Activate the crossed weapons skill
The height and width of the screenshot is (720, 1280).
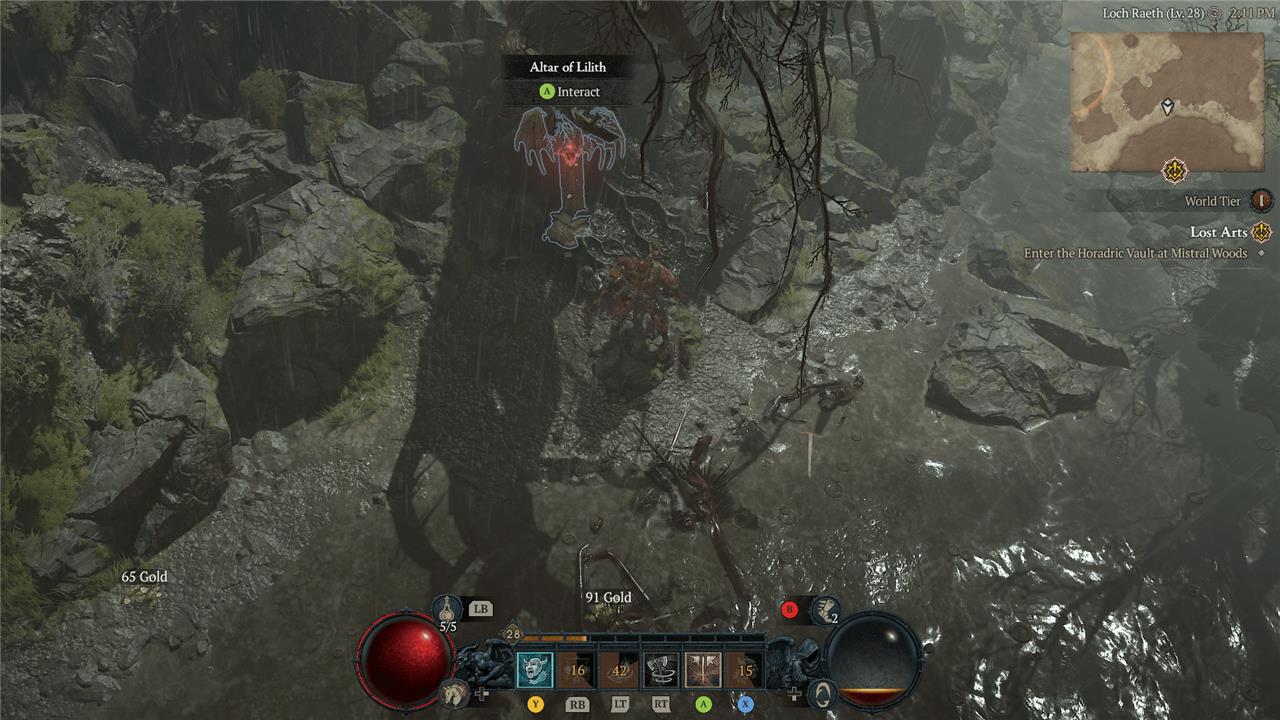pyautogui.click(x=703, y=670)
